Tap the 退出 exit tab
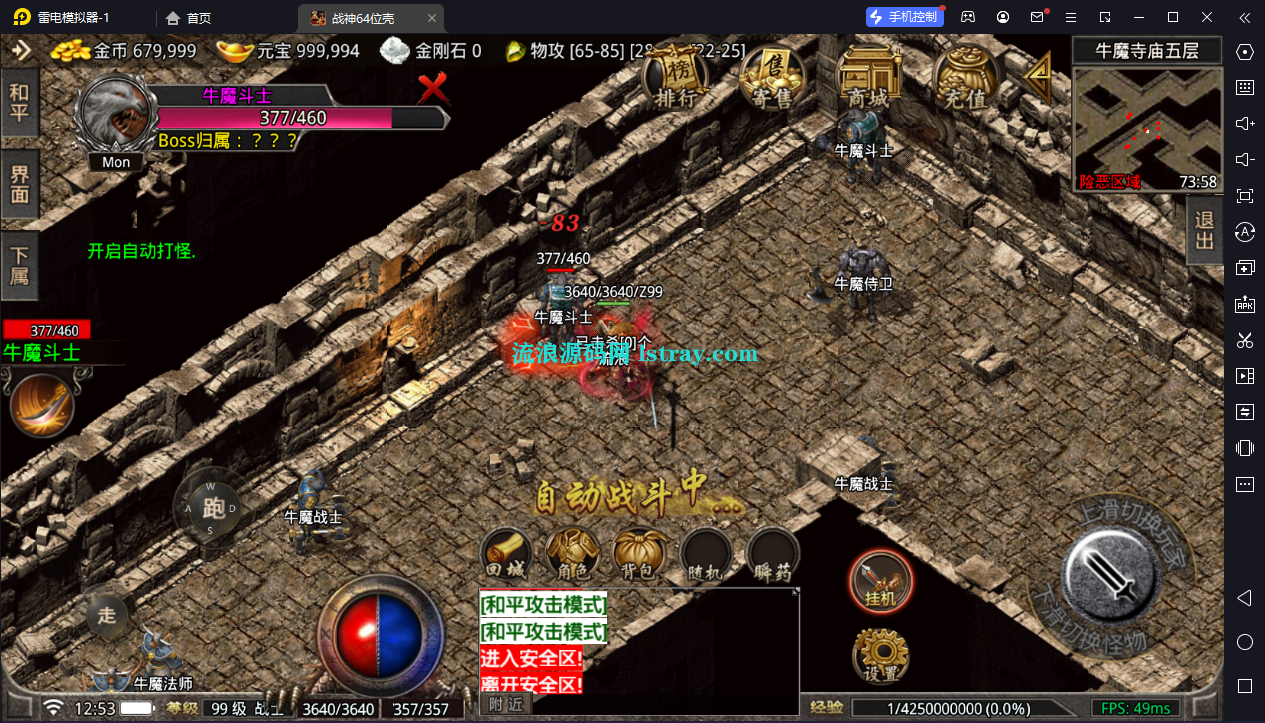 point(1204,229)
